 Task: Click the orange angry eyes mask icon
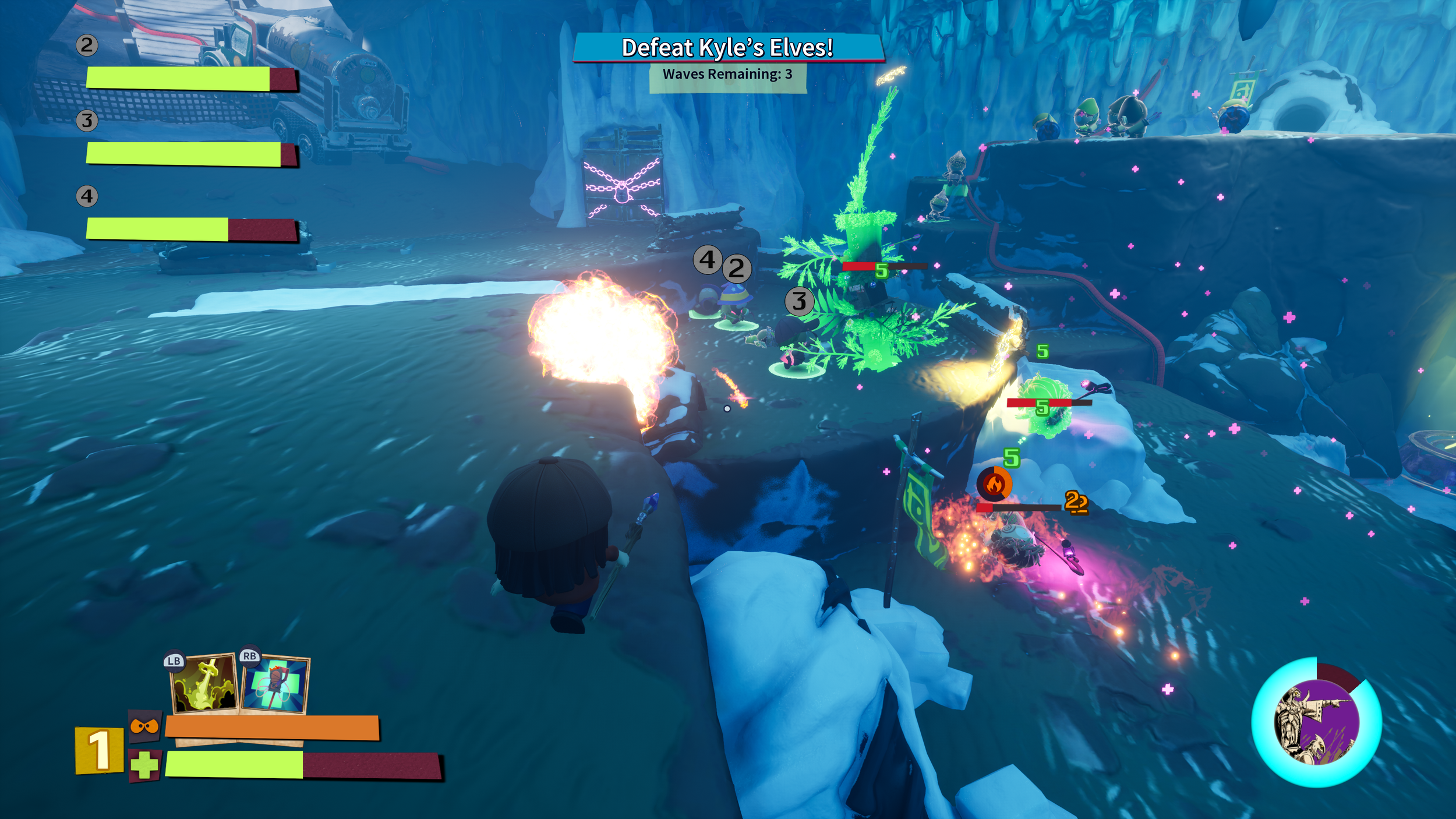pyautogui.click(x=144, y=726)
